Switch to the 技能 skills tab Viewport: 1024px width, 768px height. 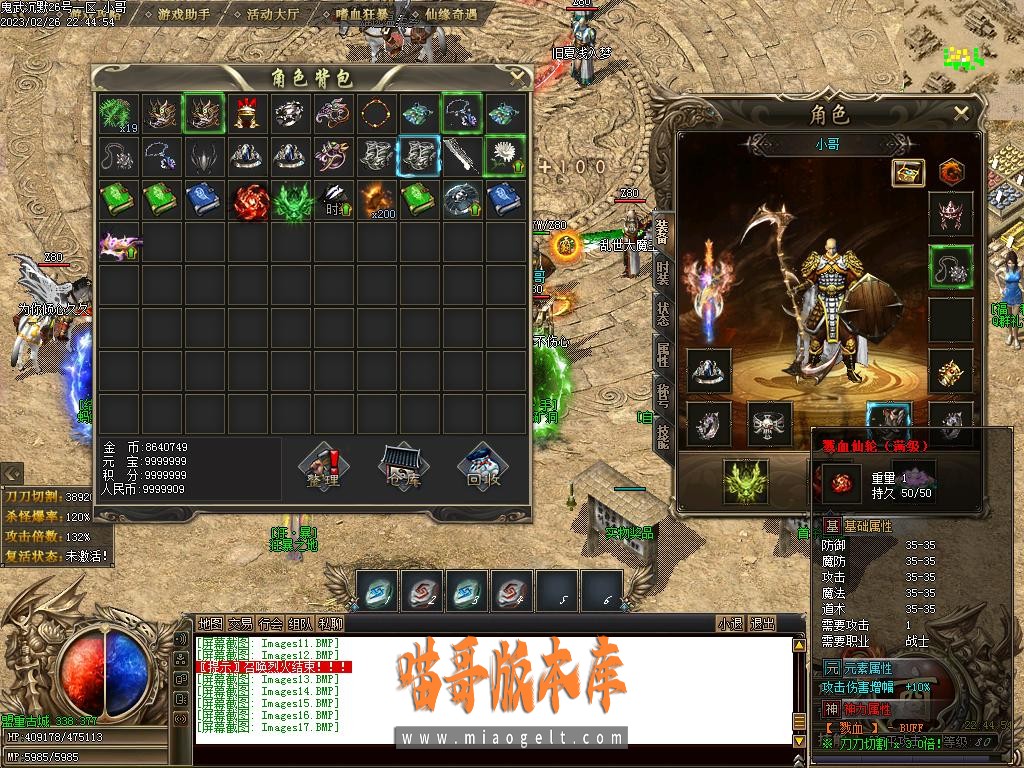[x=662, y=435]
